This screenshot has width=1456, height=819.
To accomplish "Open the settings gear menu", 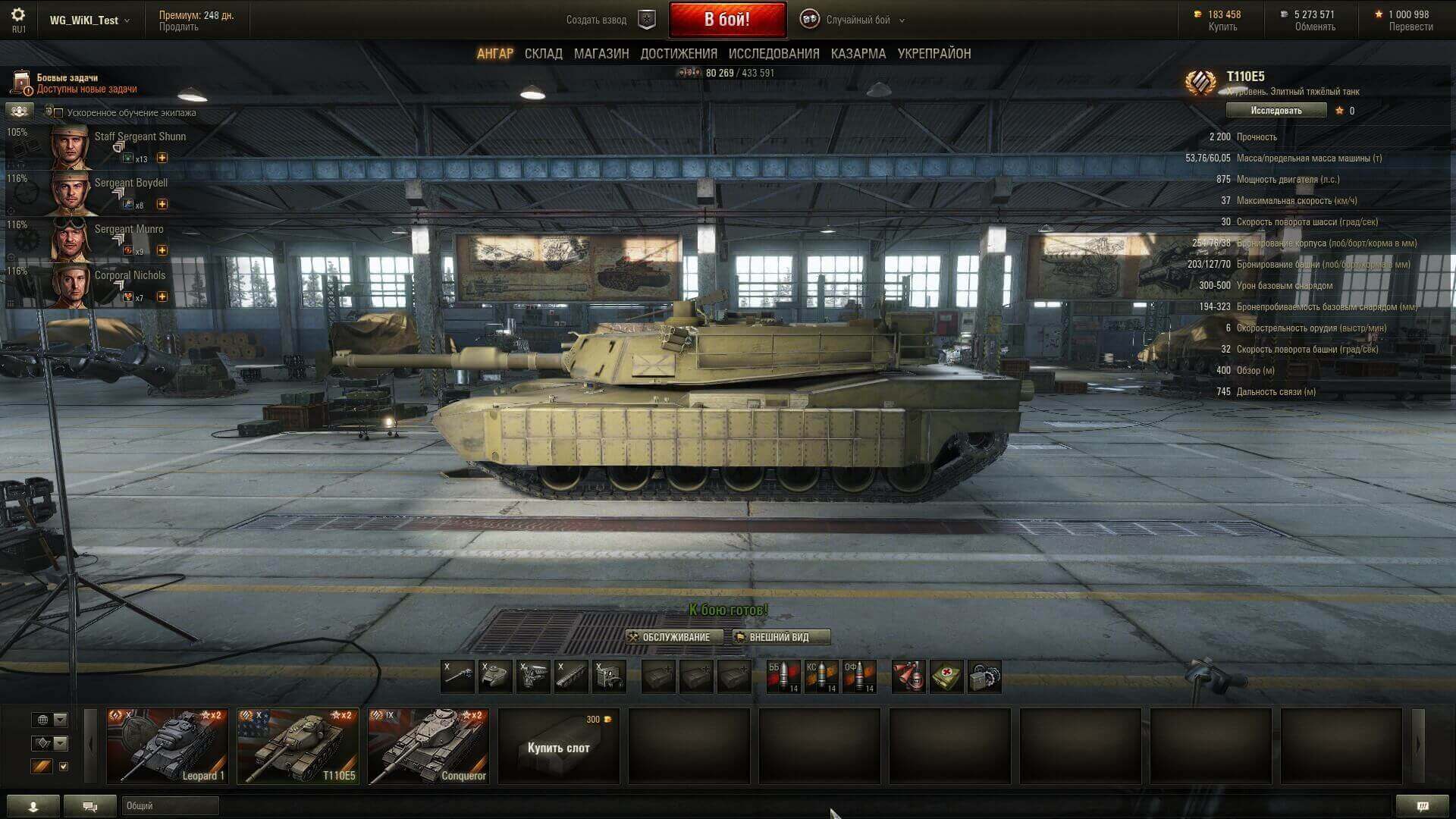I will click(x=18, y=15).
